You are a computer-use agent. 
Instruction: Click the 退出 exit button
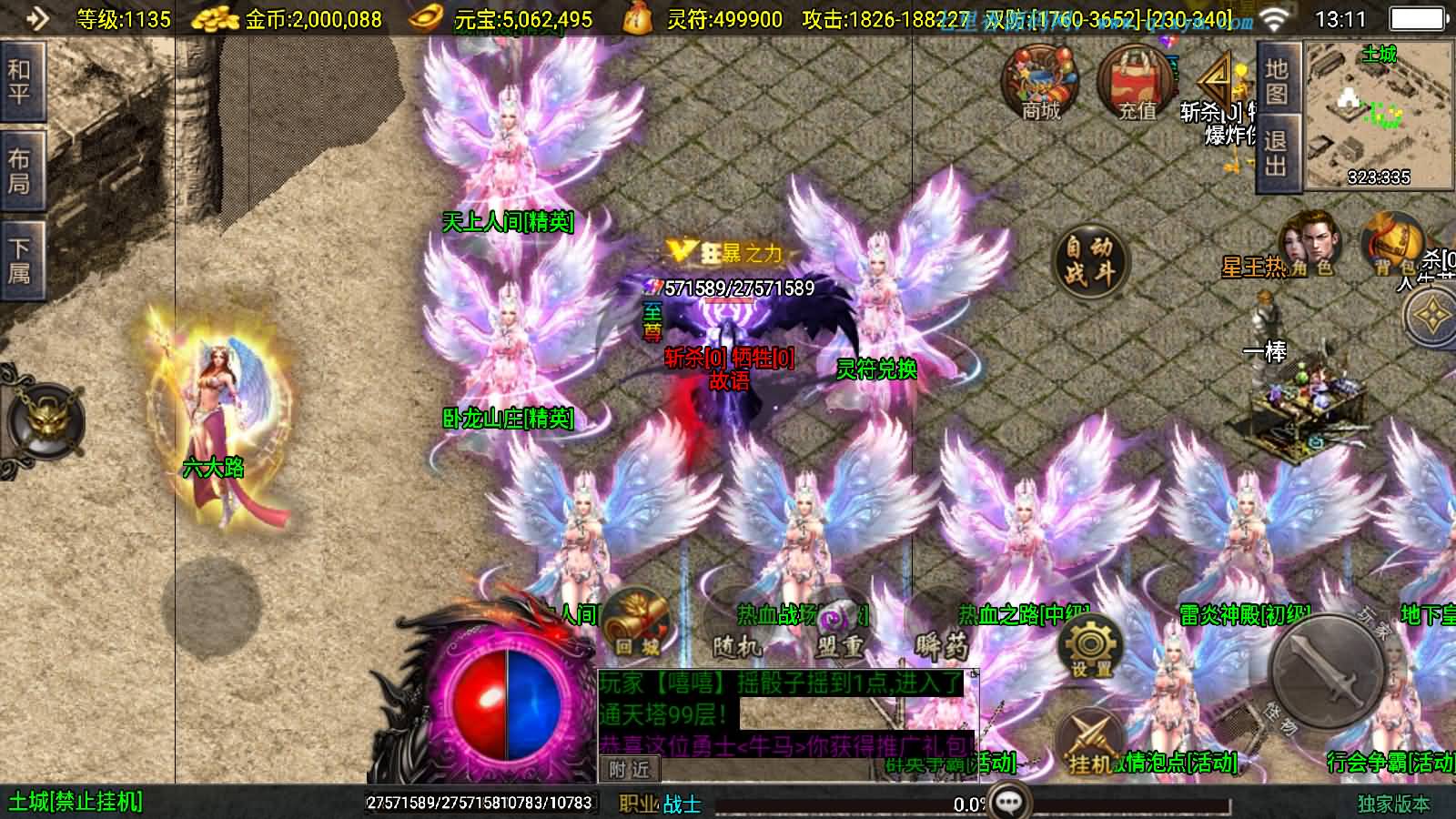pos(1276,153)
